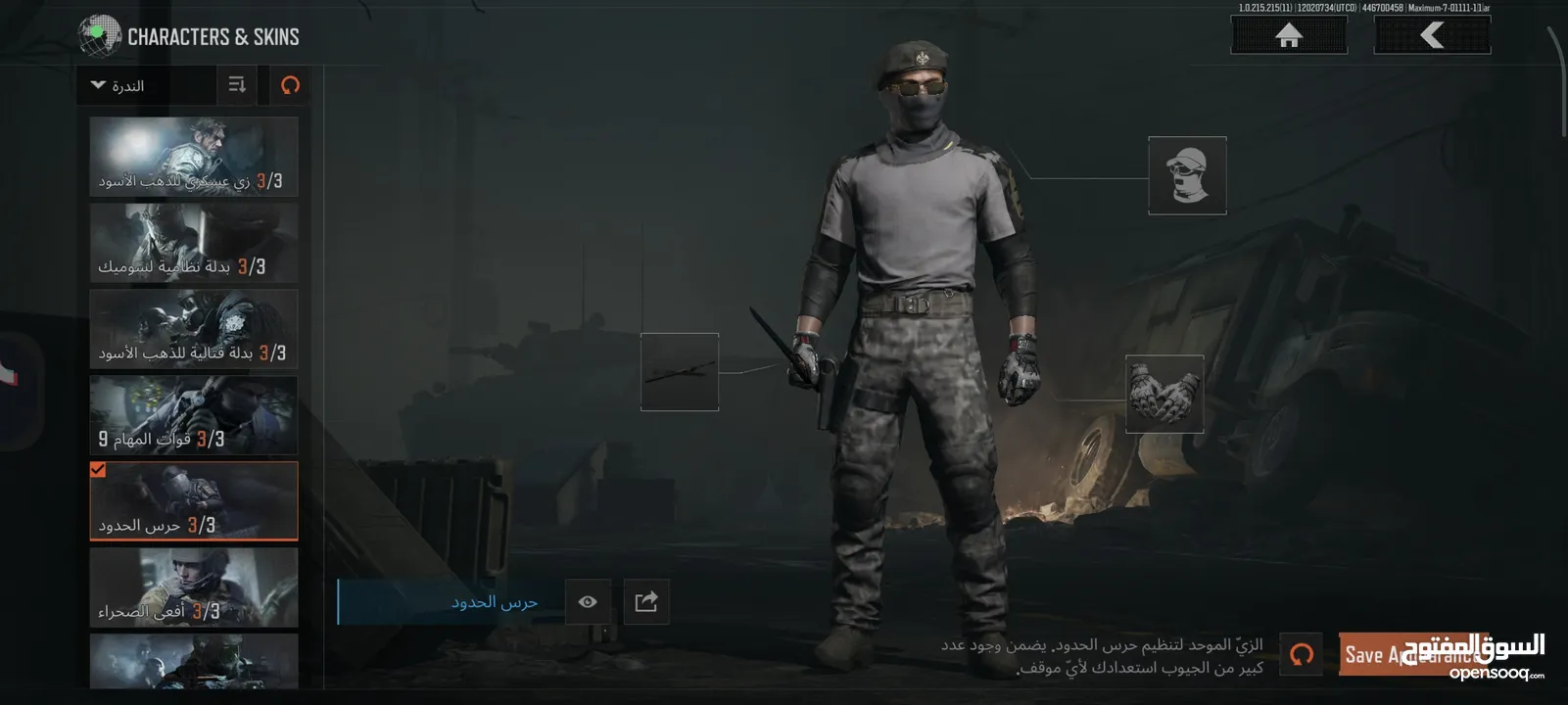This screenshot has height=705, width=1568.
Task: Pick the بدلة قتالية للذهب الأسود skin
Action: pyautogui.click(x=194, y=329)
